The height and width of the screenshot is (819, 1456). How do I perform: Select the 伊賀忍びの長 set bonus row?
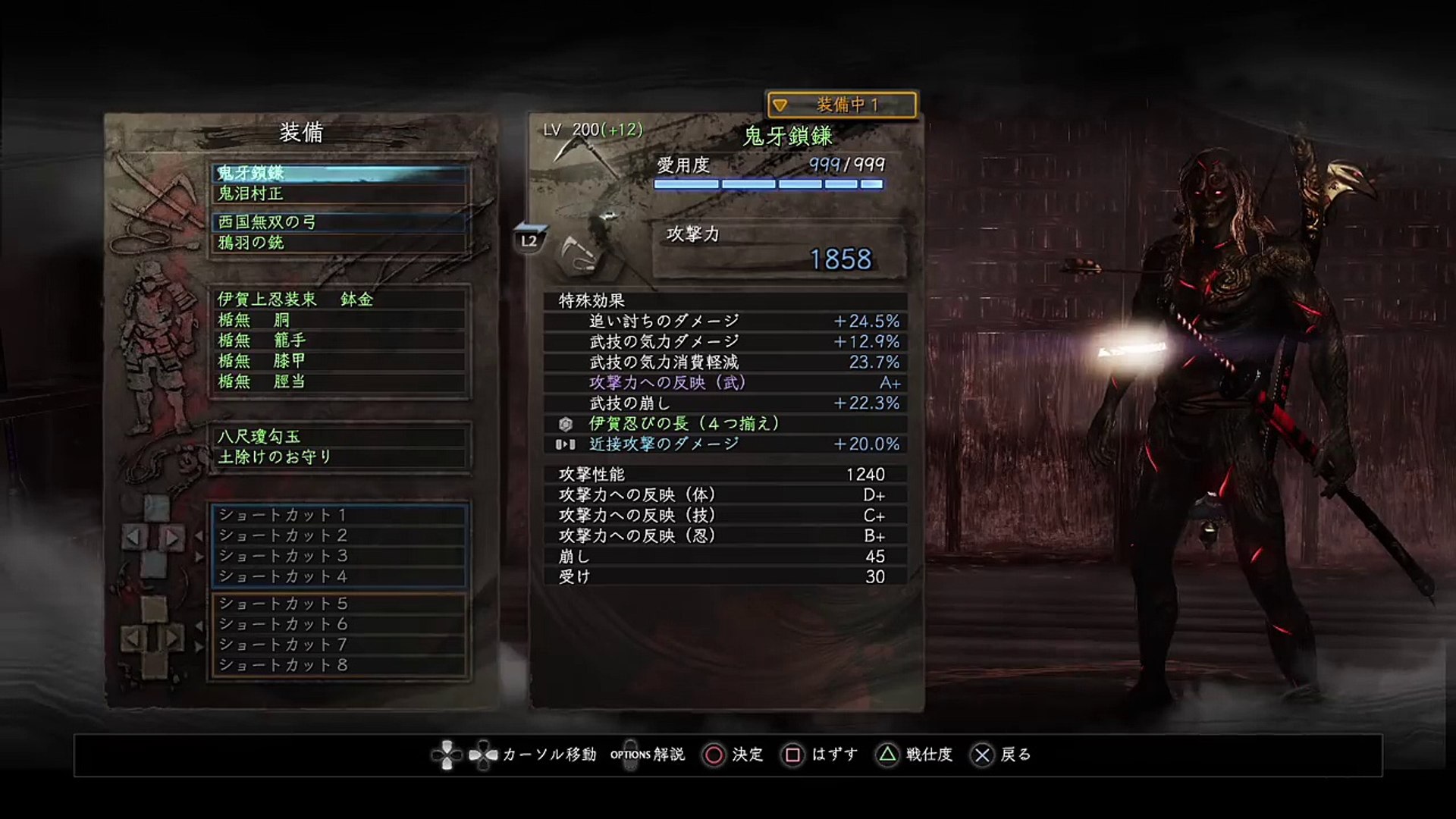click(725, 424)
